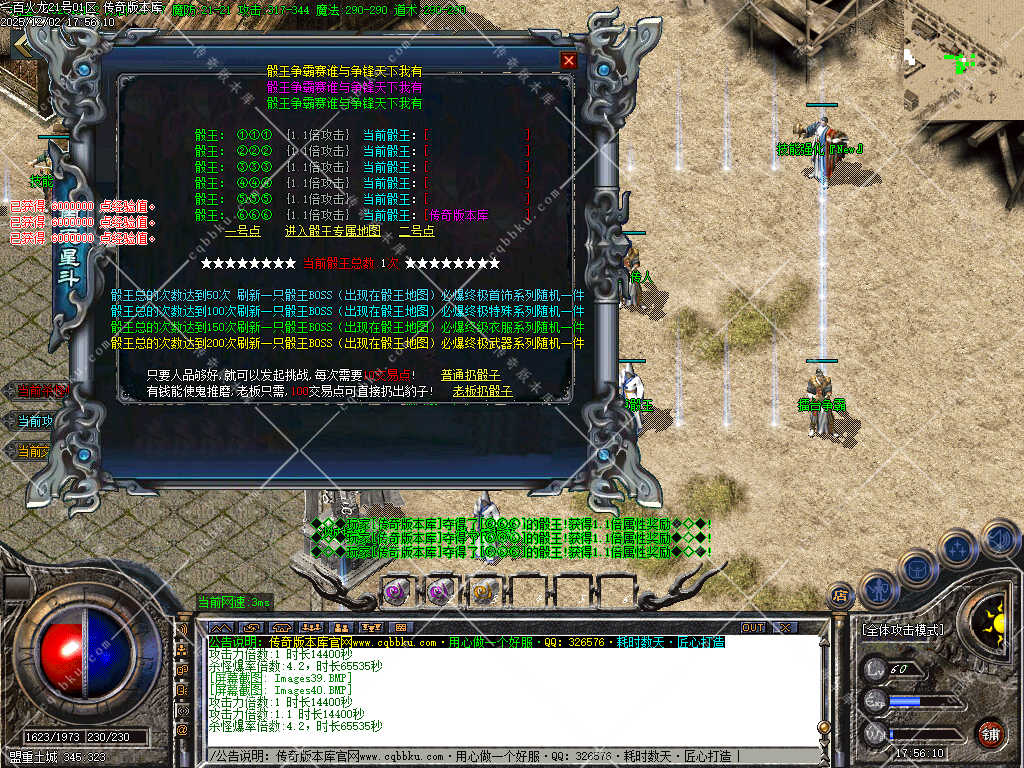Open the 店 shop button
This screenshot has height=768, width=1024.
point(841,596)
